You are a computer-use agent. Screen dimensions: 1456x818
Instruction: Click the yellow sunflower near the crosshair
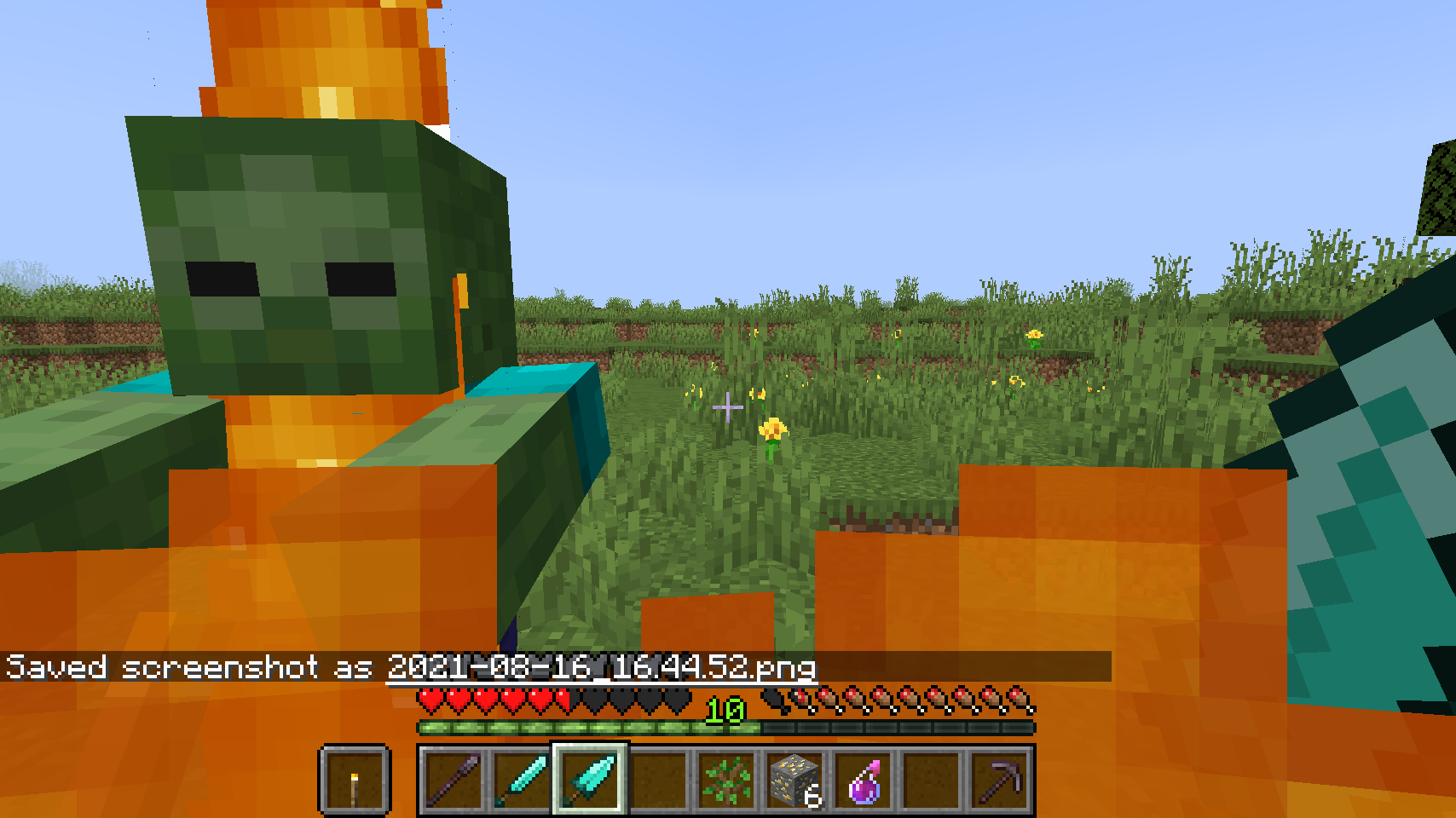tap(771, 430)
